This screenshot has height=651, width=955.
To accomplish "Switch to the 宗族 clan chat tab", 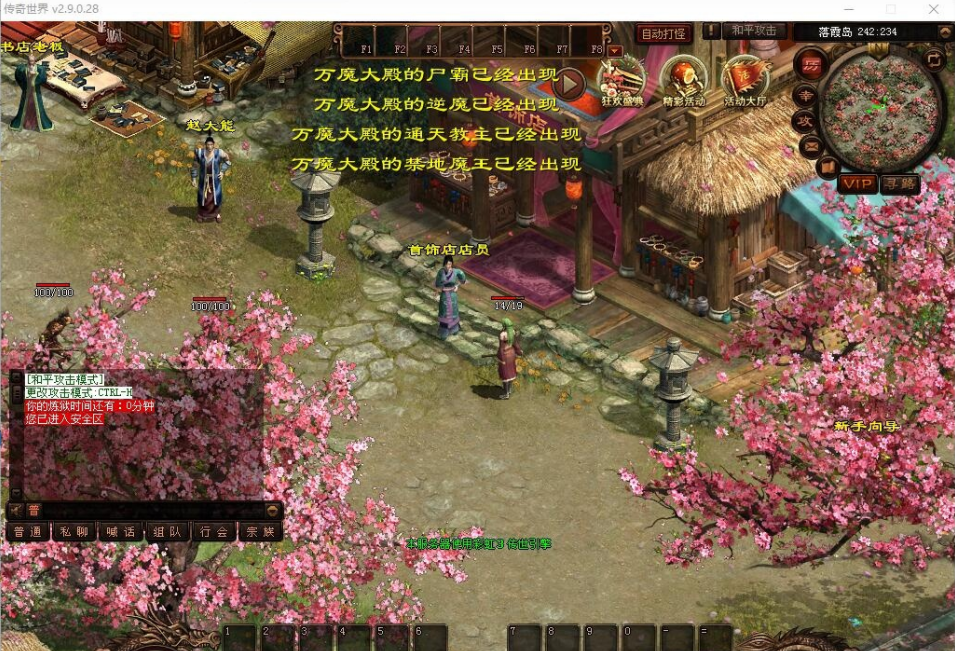I will tap(260, 531).
